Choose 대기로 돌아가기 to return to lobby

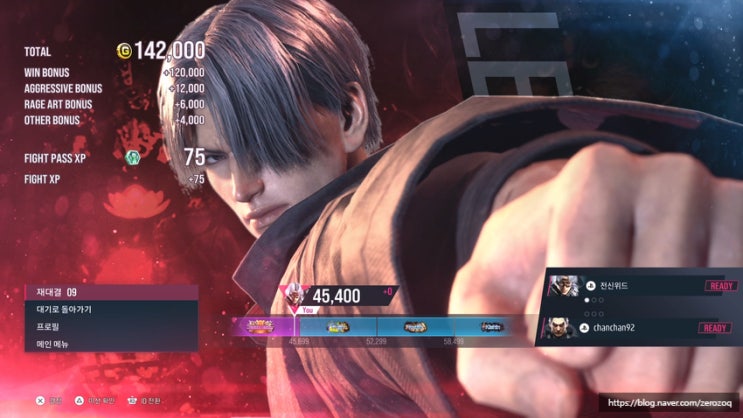click(x=110, y=309)
